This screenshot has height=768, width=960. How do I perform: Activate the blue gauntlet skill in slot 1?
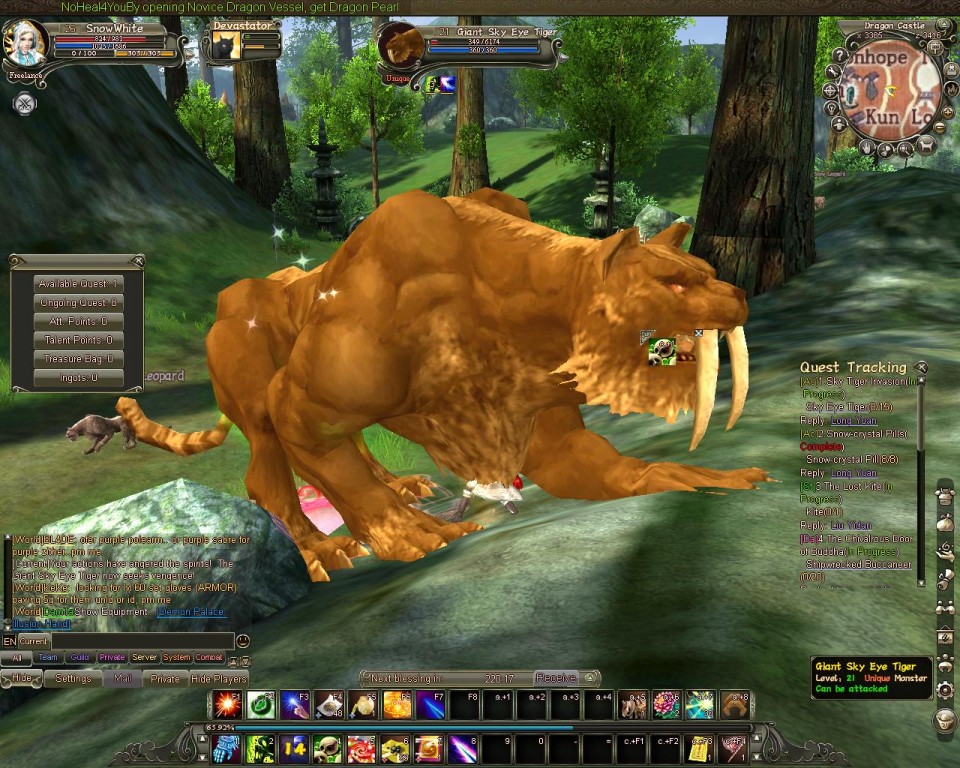[226, 748]
